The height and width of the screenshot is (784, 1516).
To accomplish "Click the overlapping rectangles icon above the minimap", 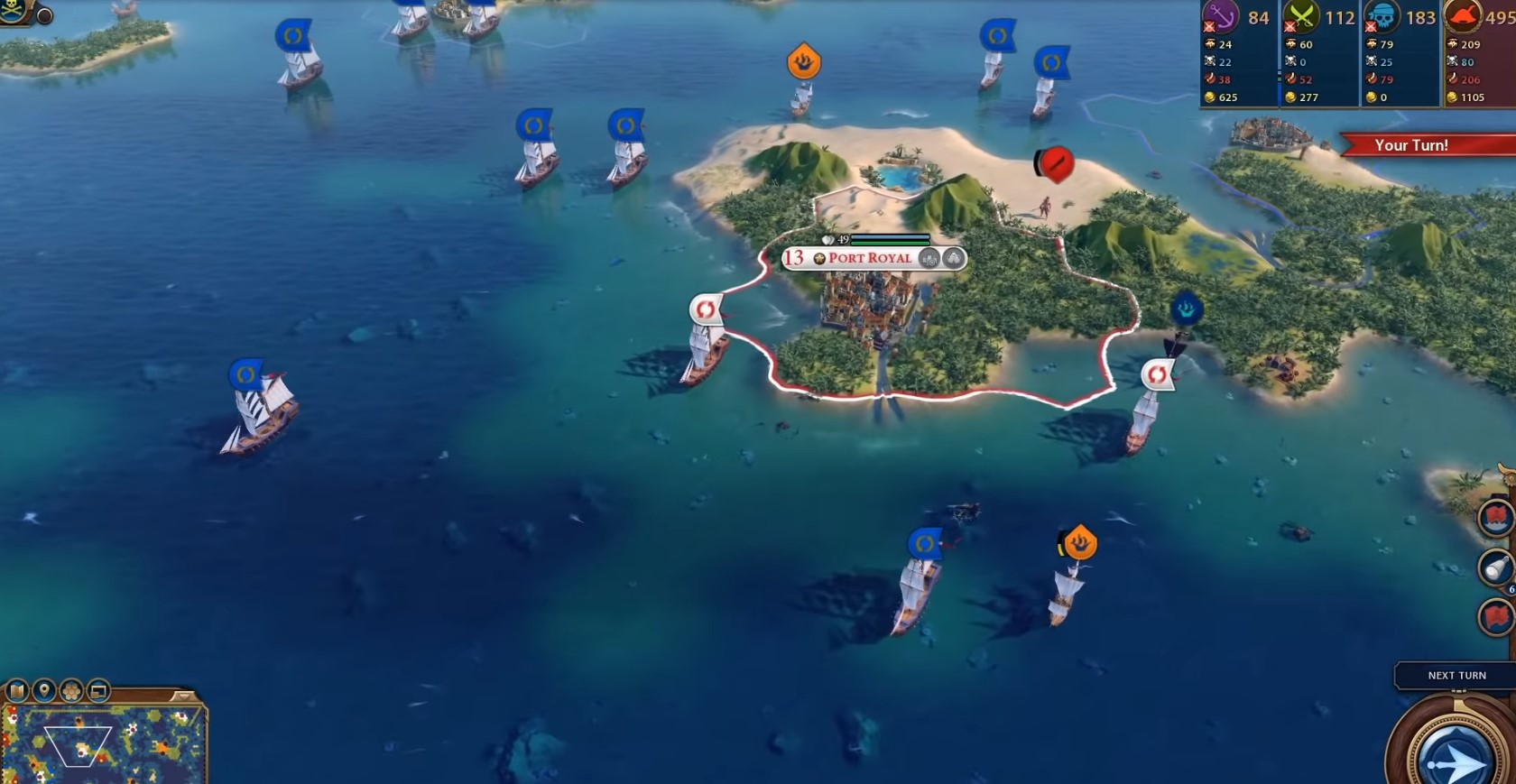I will 98,692.
